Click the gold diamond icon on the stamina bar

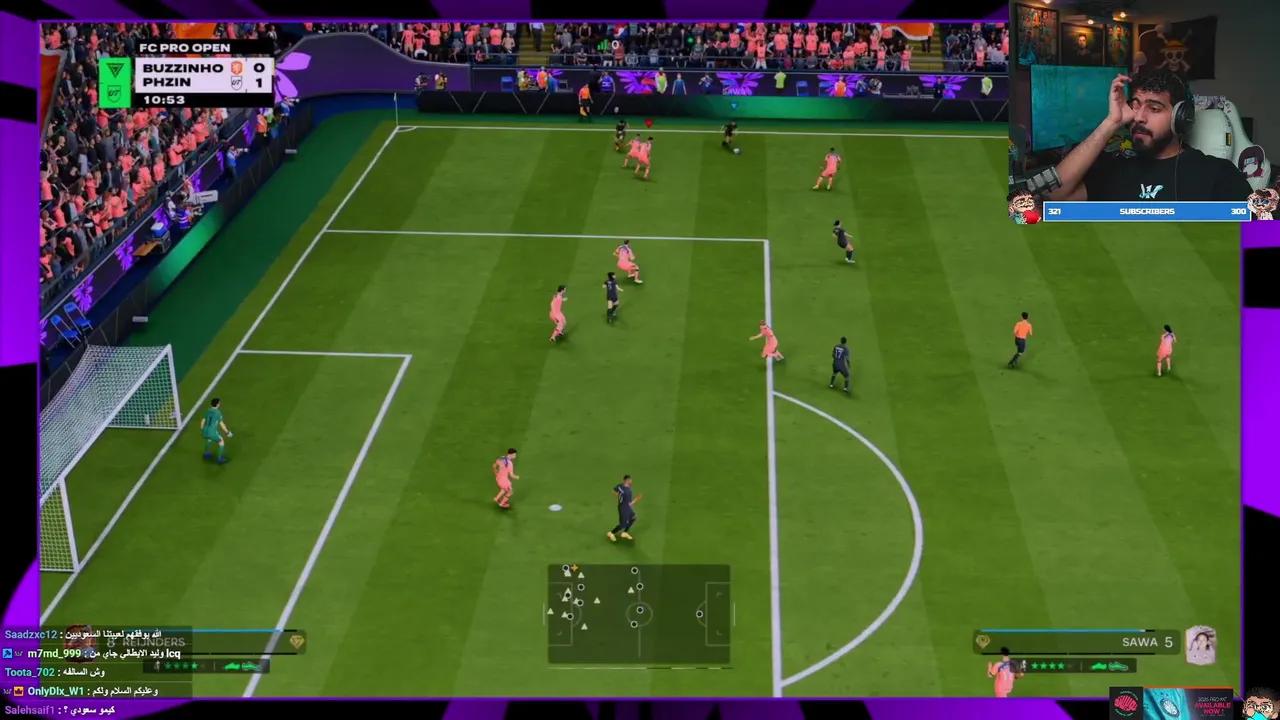pos(982,641)
